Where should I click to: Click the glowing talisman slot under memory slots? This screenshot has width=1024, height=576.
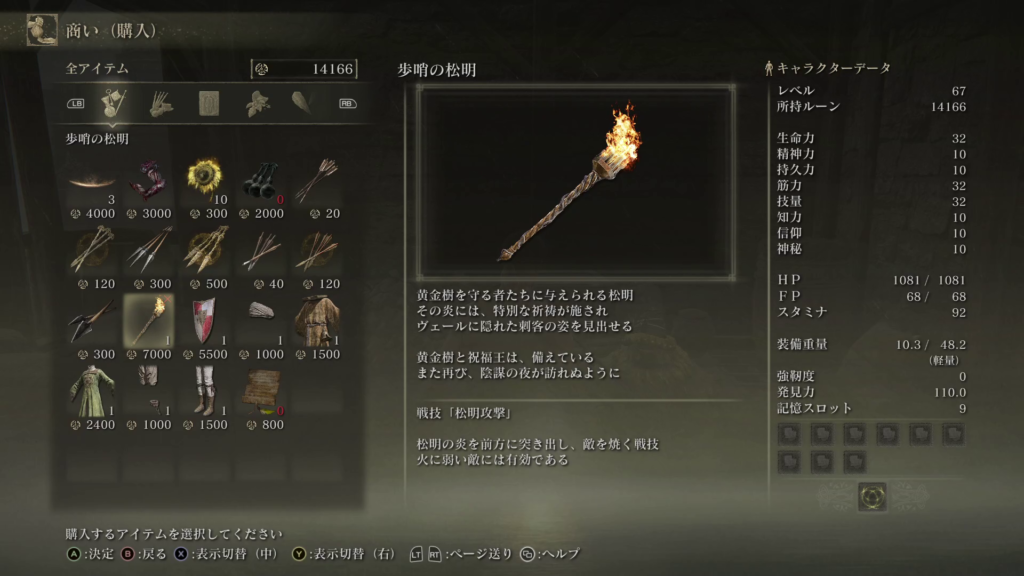click(871, 495)
